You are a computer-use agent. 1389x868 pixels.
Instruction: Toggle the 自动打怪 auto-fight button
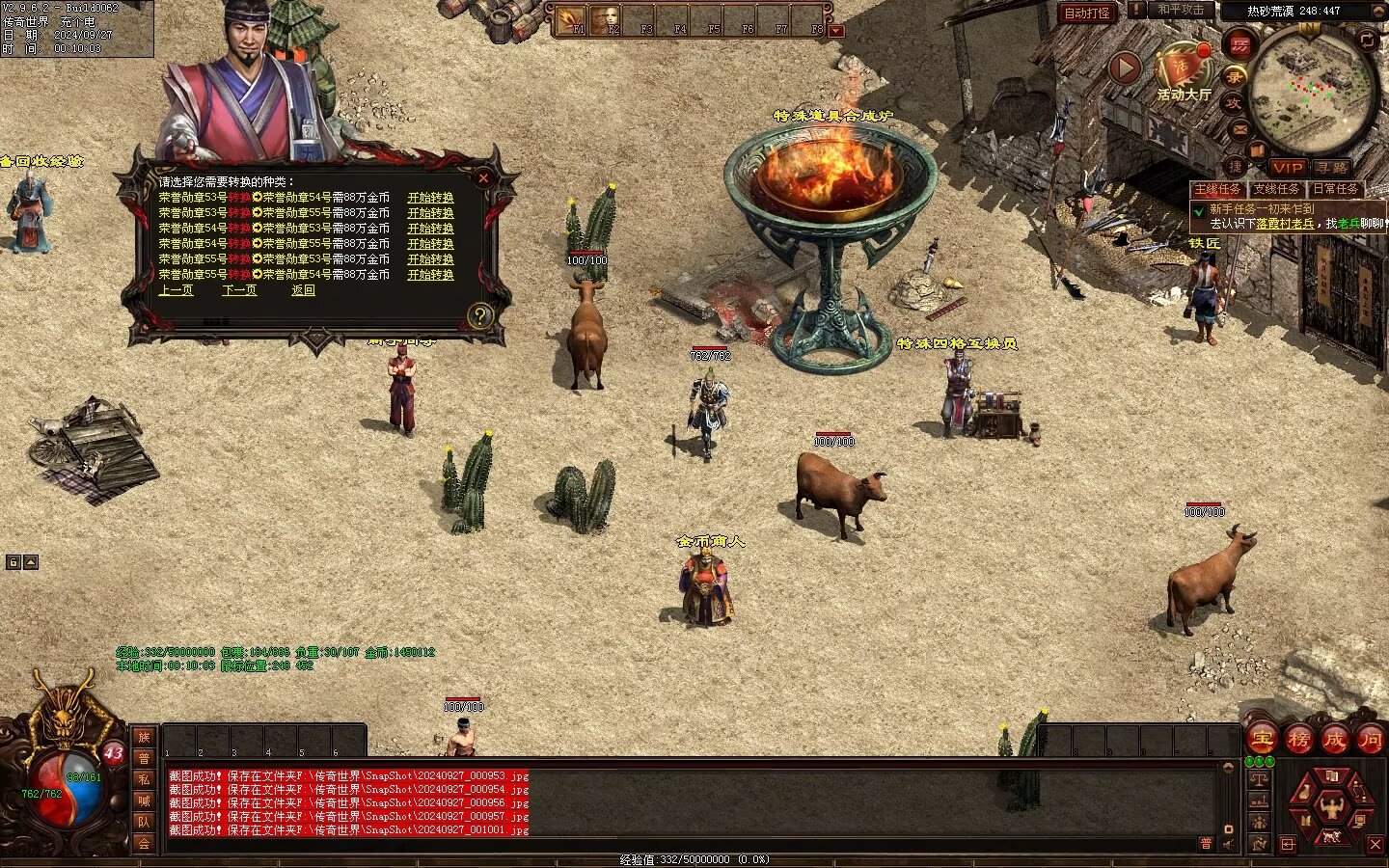(x=1087, y=13)
